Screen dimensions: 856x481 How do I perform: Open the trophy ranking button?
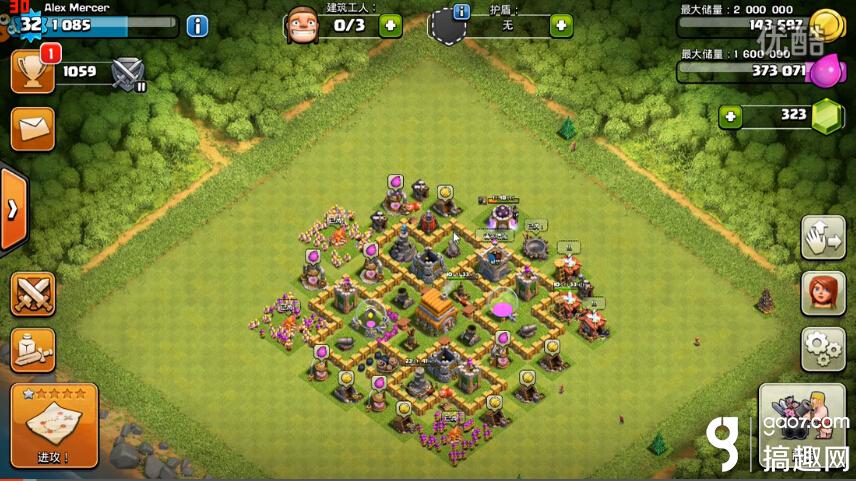[32, 71]
